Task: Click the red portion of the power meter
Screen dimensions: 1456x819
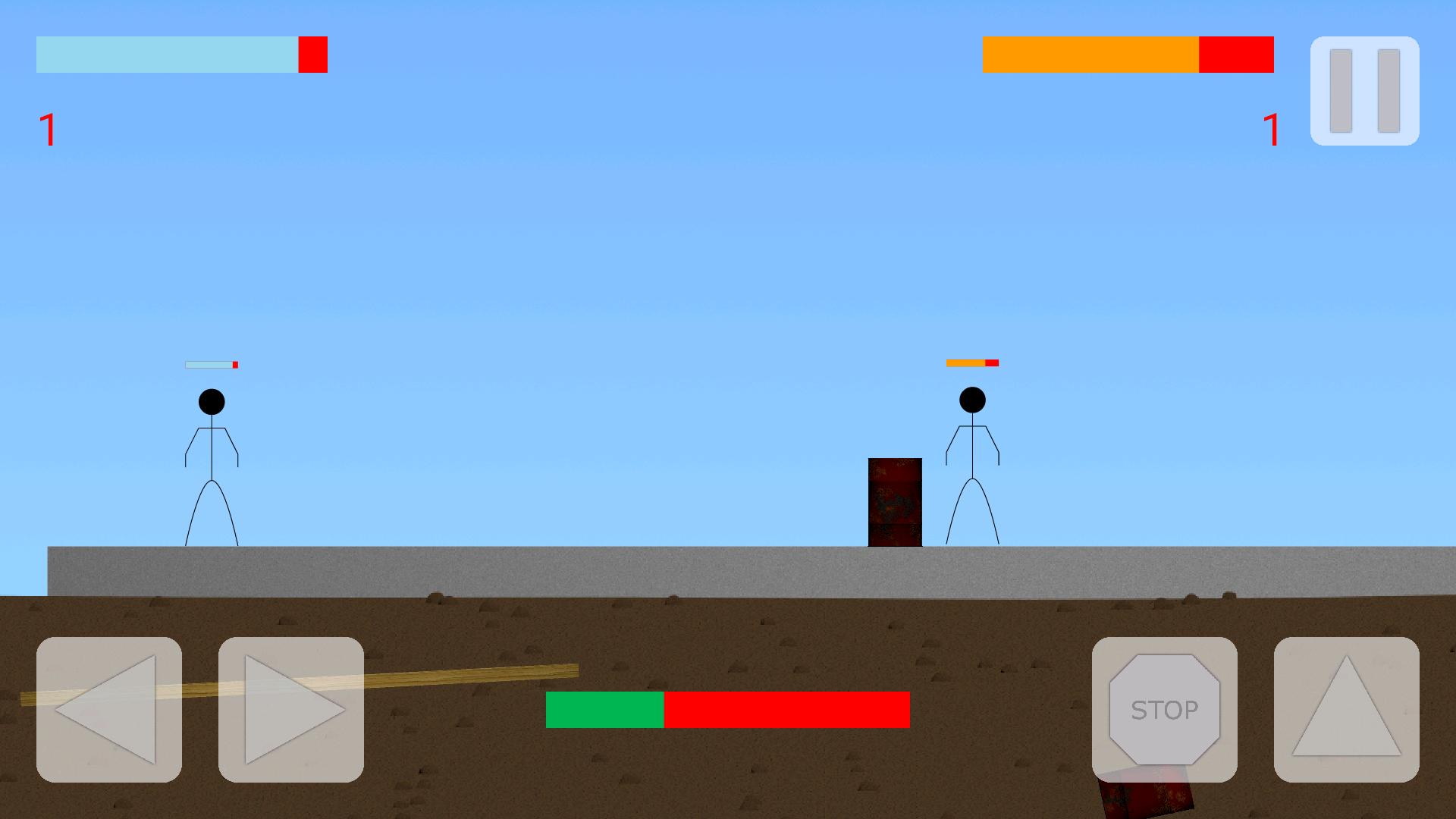Action: pyautogui.click(x=789, y=708)
